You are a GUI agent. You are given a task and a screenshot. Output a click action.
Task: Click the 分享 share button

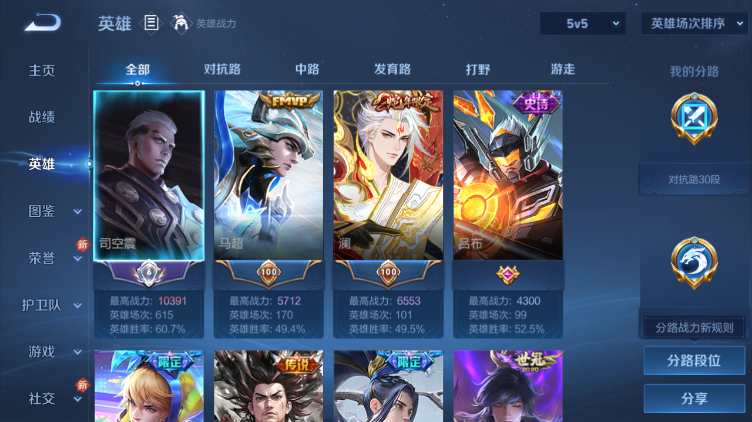click(x=694, y=398)
